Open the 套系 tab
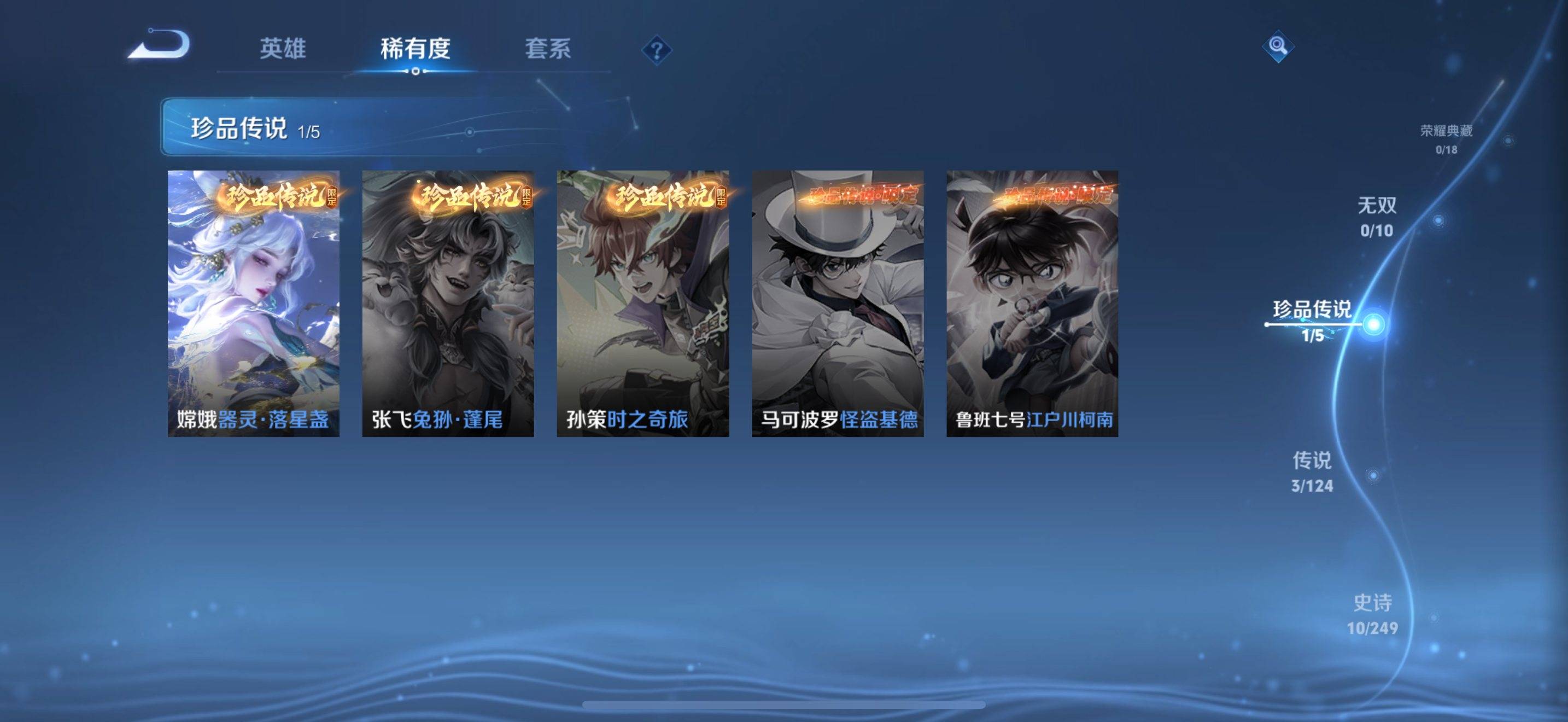The width and height of the screenshot is (1568, 722). [x=548, y=49]
